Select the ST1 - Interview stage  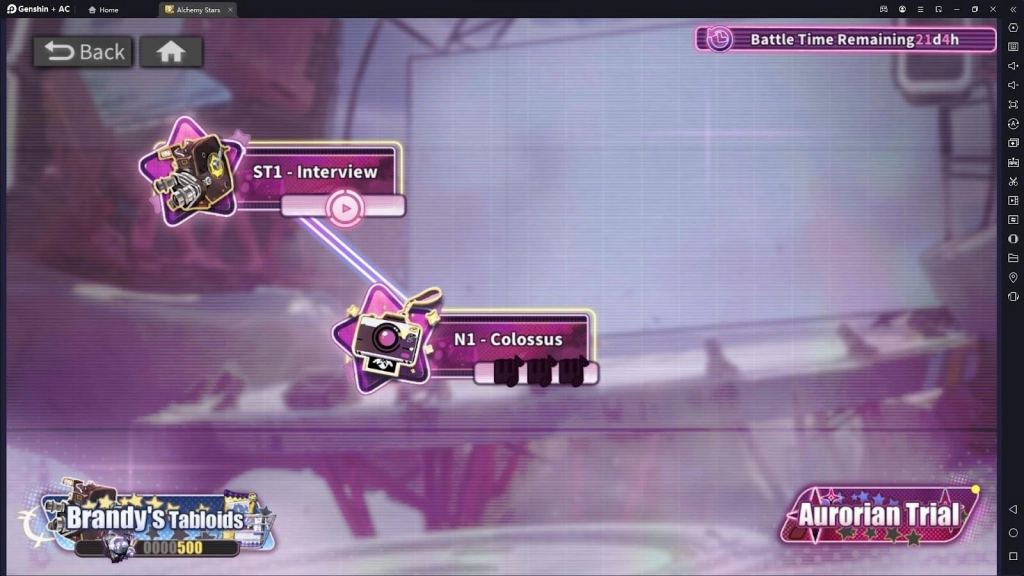pos(314,172)
